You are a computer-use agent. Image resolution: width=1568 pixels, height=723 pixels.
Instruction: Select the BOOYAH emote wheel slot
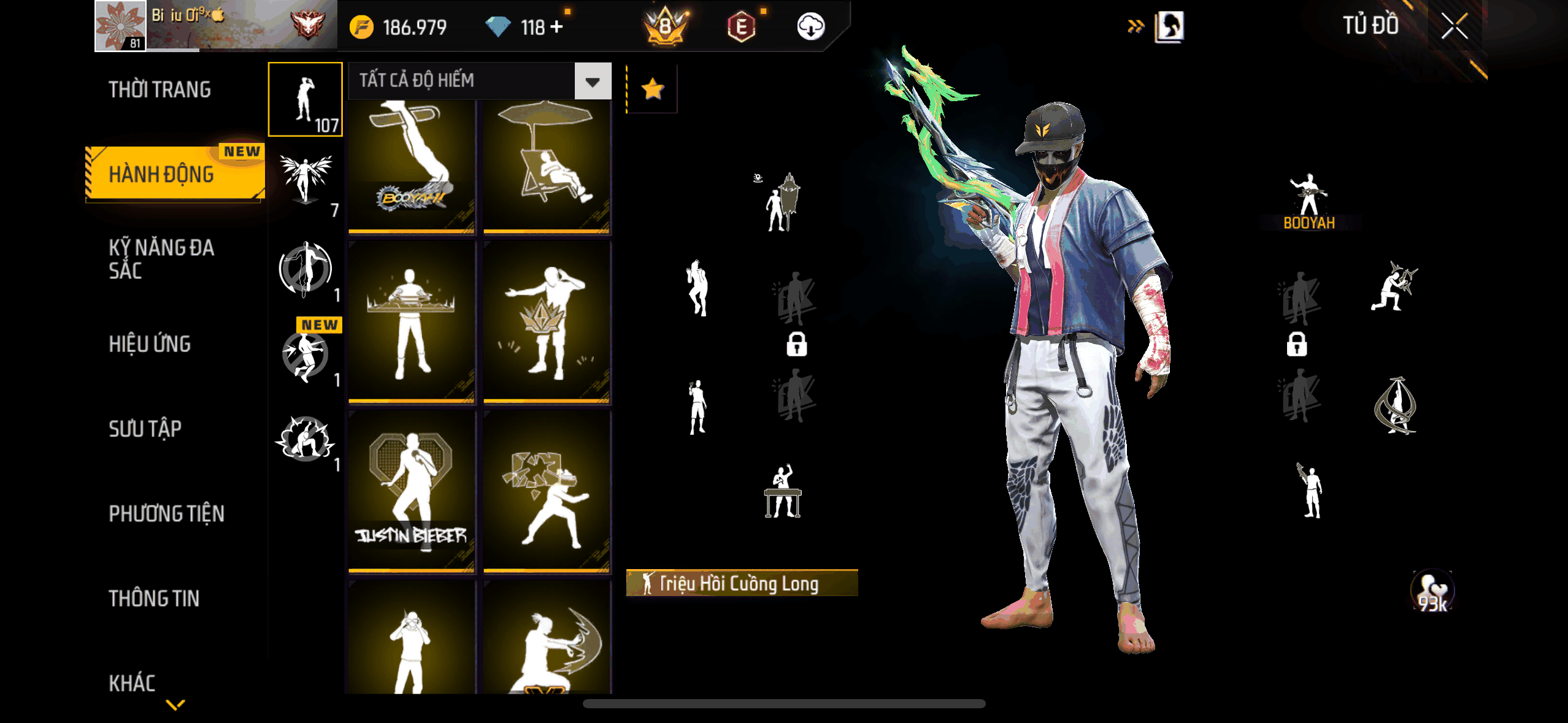tap(1309, 201)
